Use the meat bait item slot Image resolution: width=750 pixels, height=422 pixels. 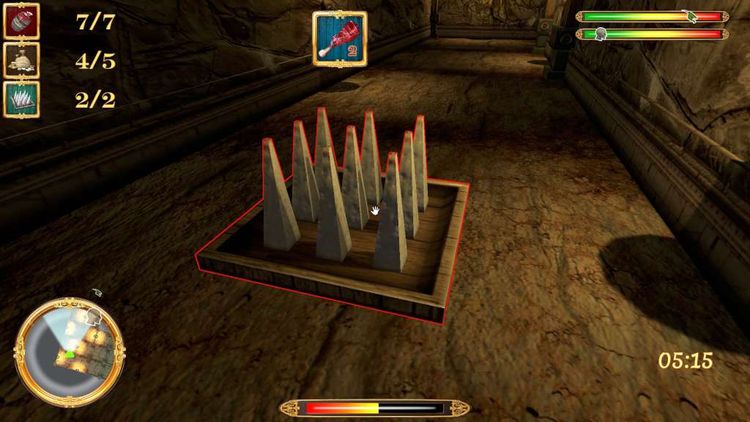(x=339, y=39)
